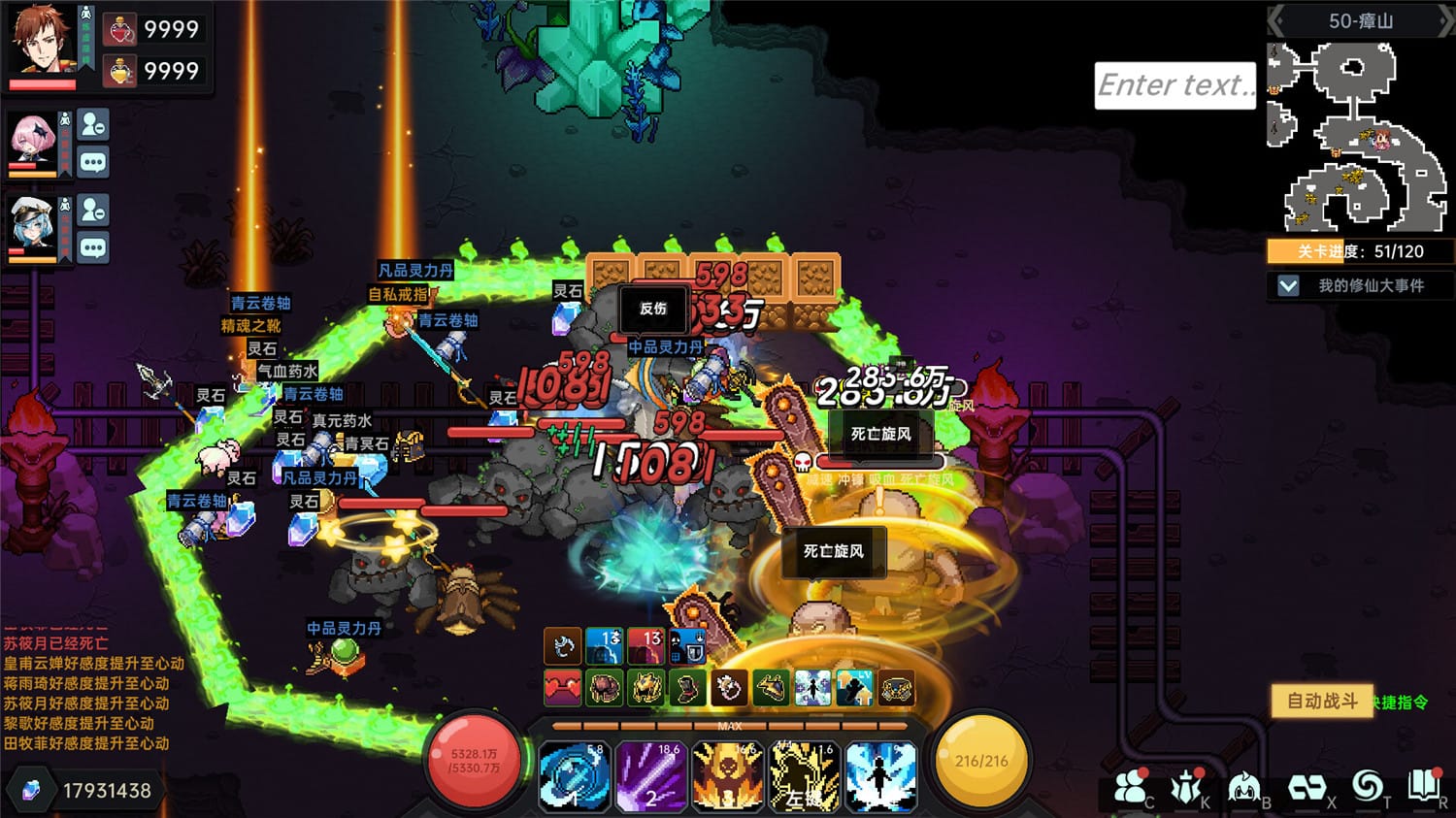Select the brown-haired main character portrait
This screenshot has width=1456, height=818.
(x=42, y=39)
